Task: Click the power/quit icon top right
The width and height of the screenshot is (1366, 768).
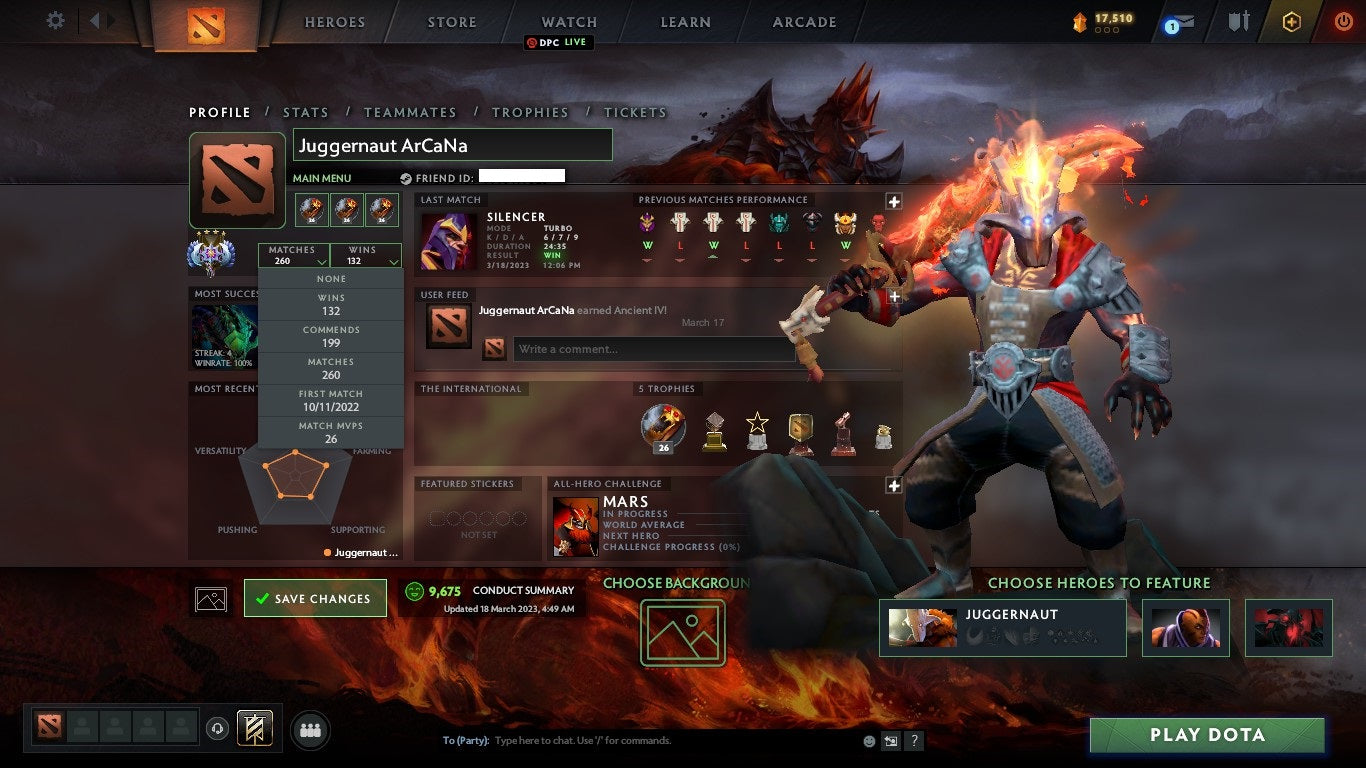Action: coord(1344,21)
